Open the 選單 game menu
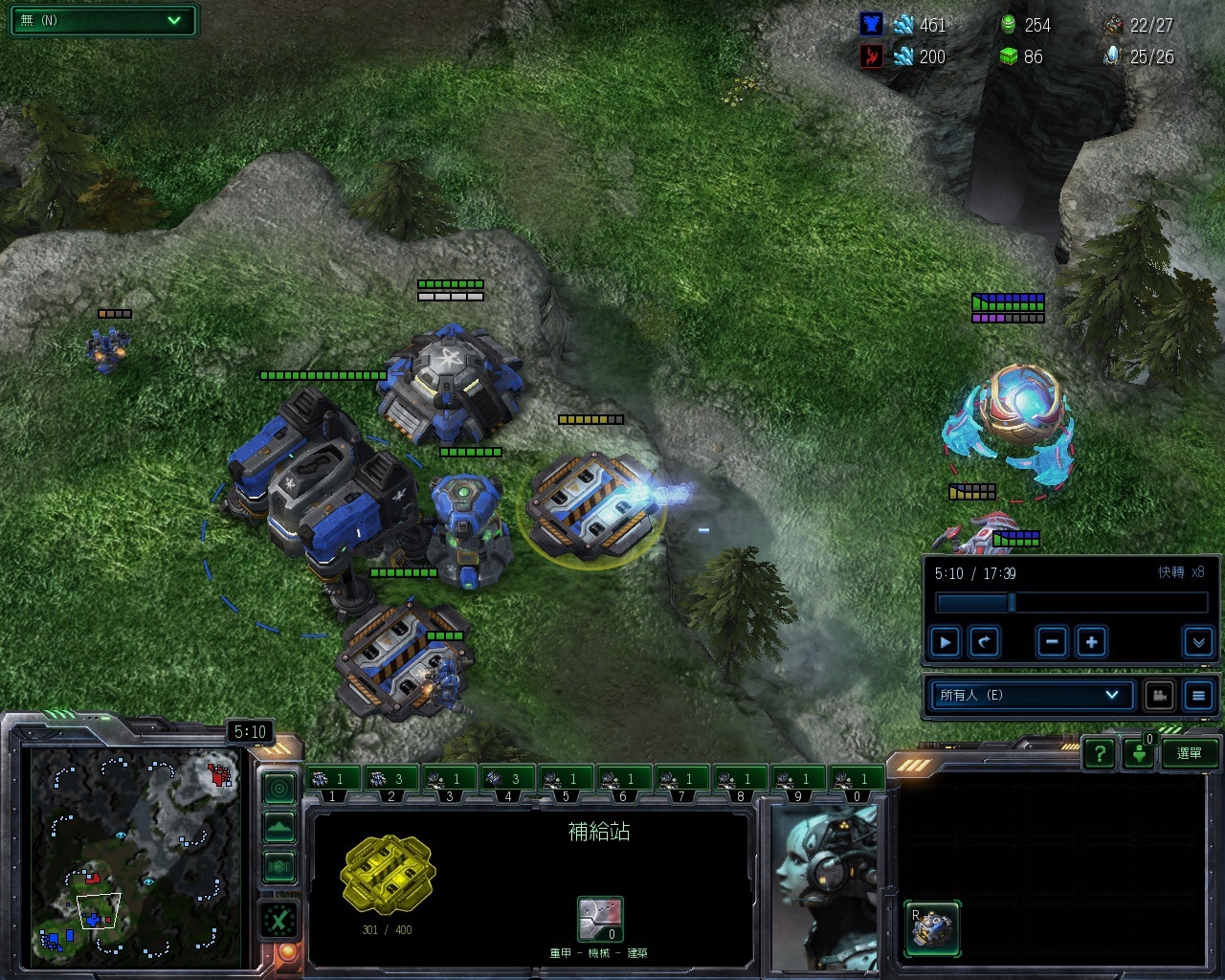This screenshot has width=1225, height=980. (x=1190, y=754)
